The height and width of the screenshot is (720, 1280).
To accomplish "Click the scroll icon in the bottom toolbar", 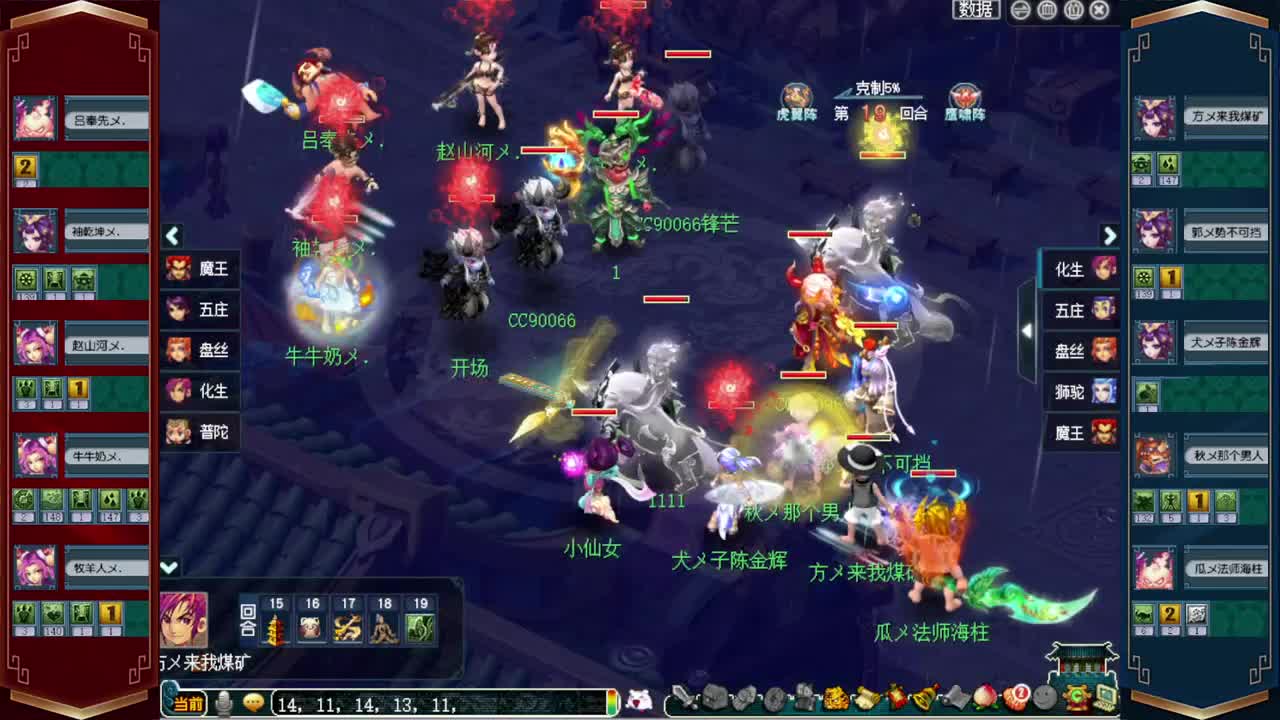I will click(865, 698).
